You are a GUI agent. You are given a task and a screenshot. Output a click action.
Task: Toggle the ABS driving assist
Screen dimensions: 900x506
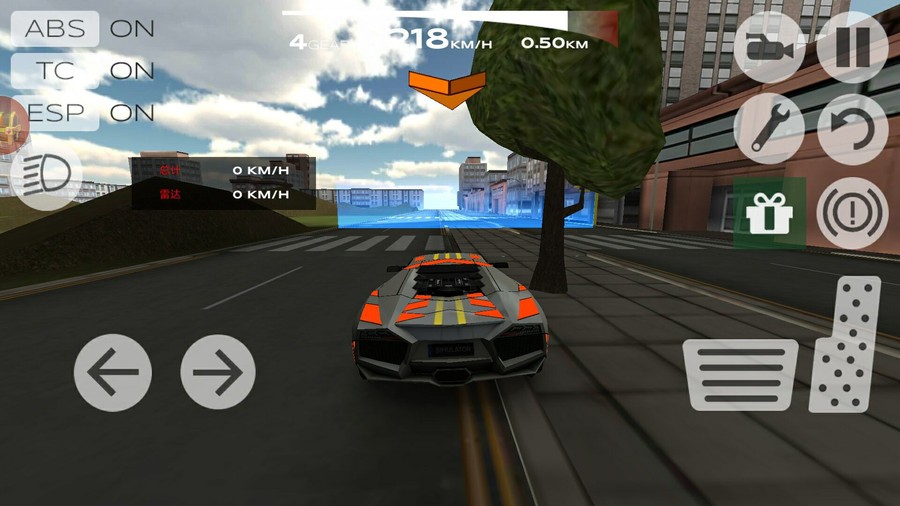[55, 28]
